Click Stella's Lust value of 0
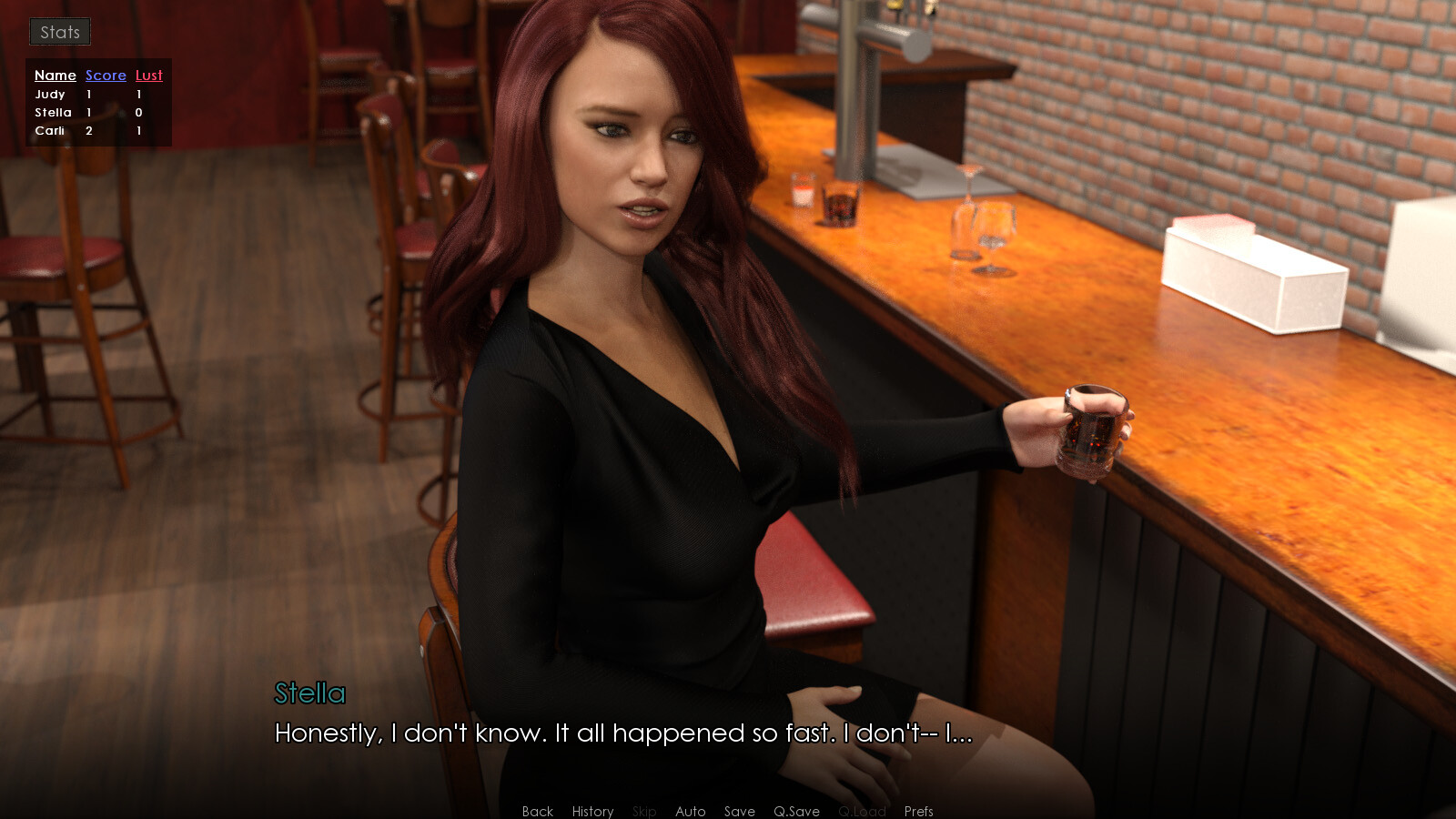 coord(137,112)
